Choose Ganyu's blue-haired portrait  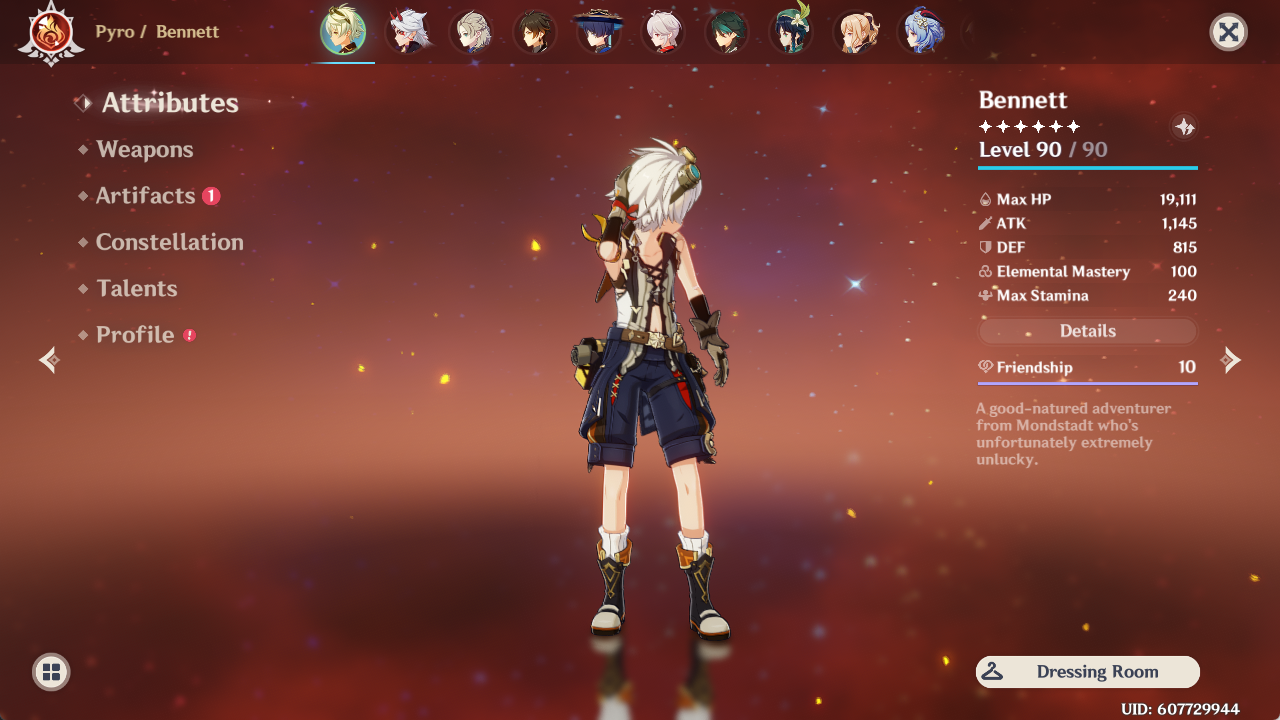(920, 32)
